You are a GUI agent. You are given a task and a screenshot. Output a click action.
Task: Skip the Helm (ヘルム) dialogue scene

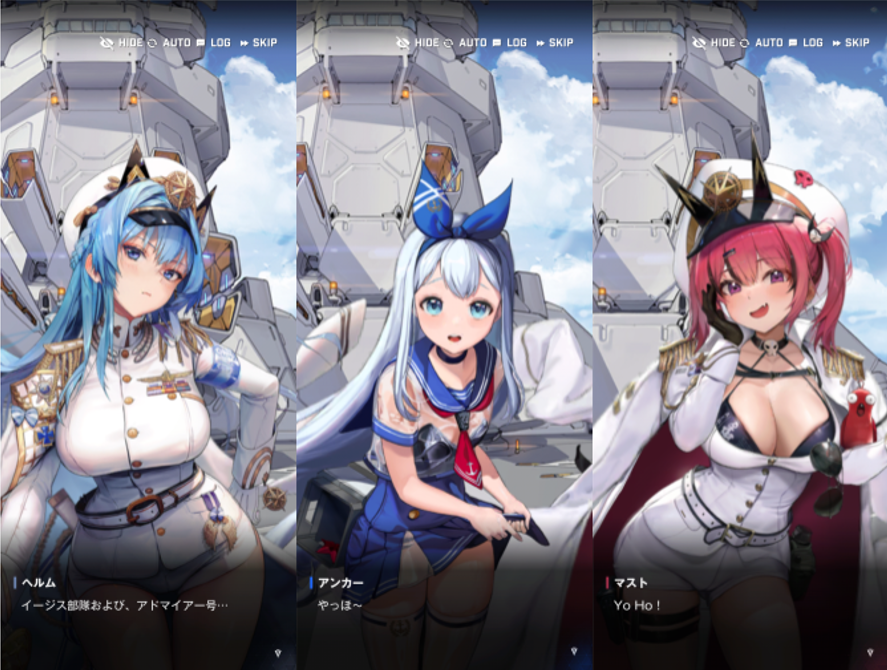257,42
